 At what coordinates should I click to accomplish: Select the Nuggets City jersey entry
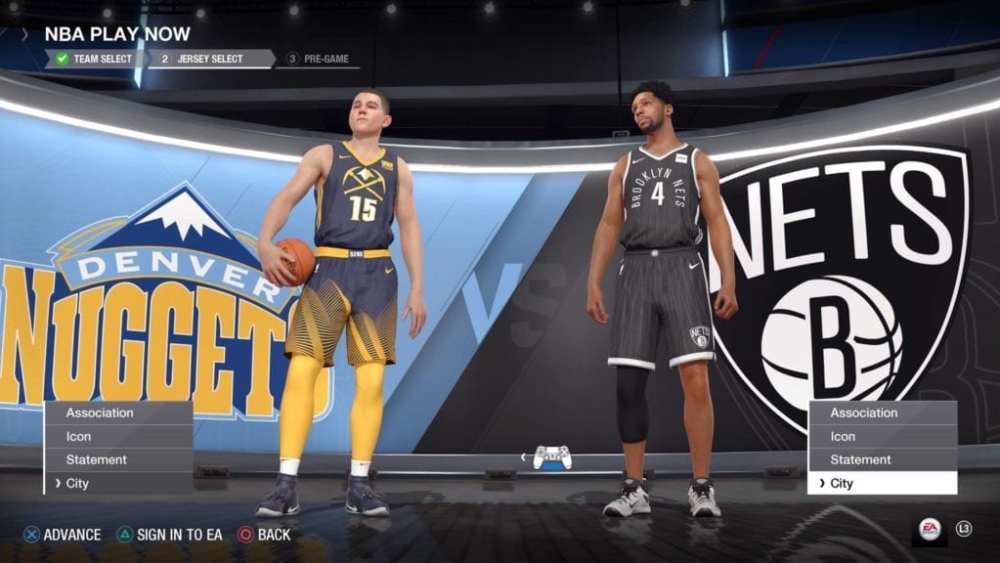[x=118, y=484]
